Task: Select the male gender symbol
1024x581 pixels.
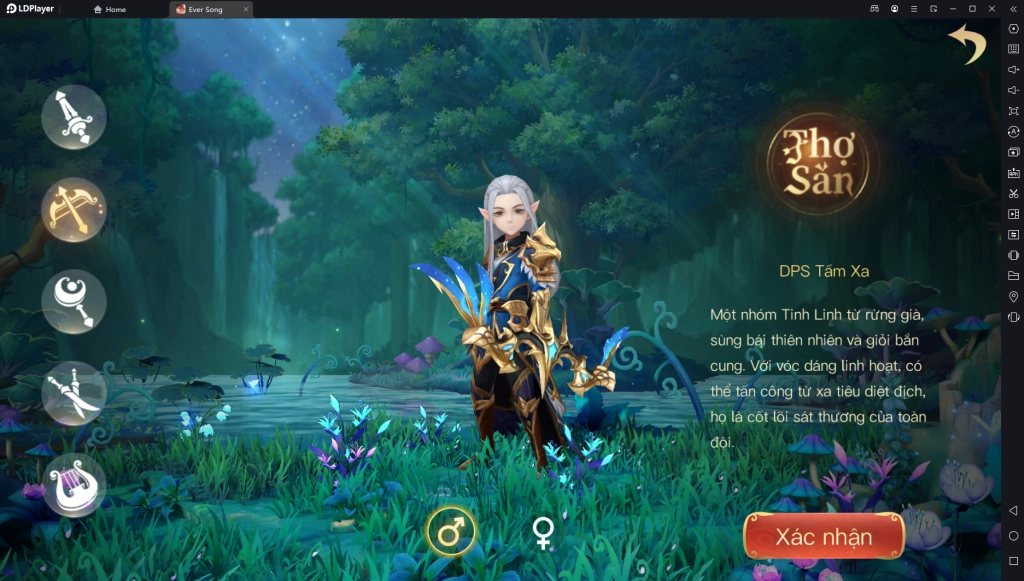Action: click(x=451, y=531)
